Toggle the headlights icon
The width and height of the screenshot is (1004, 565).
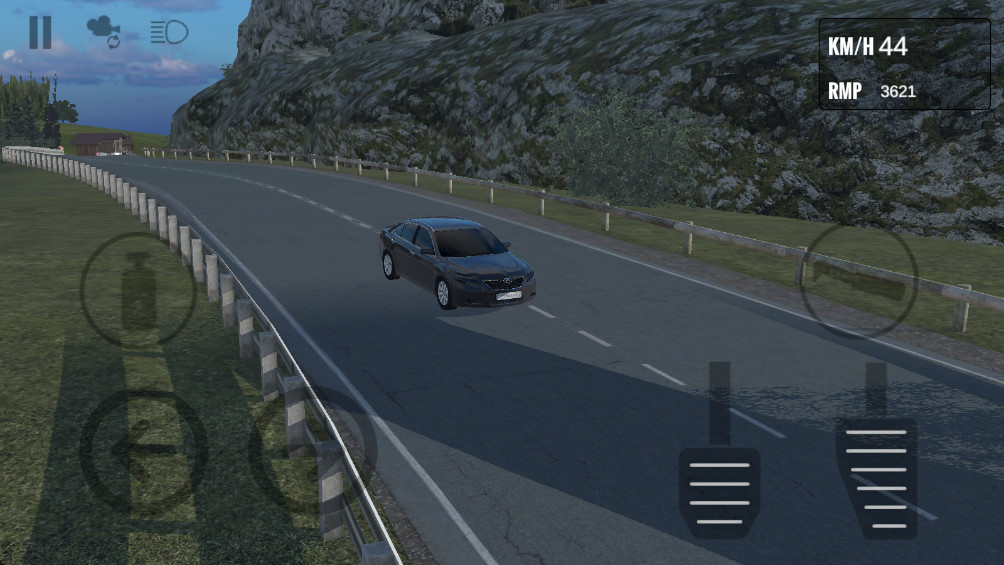169,32
